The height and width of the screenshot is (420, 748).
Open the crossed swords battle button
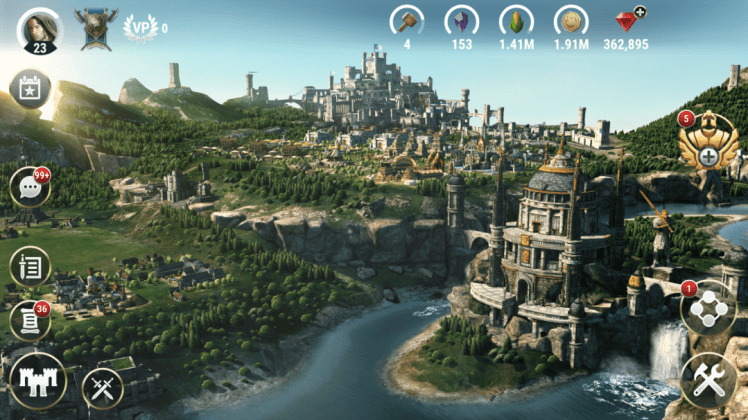tap(102, 387)
